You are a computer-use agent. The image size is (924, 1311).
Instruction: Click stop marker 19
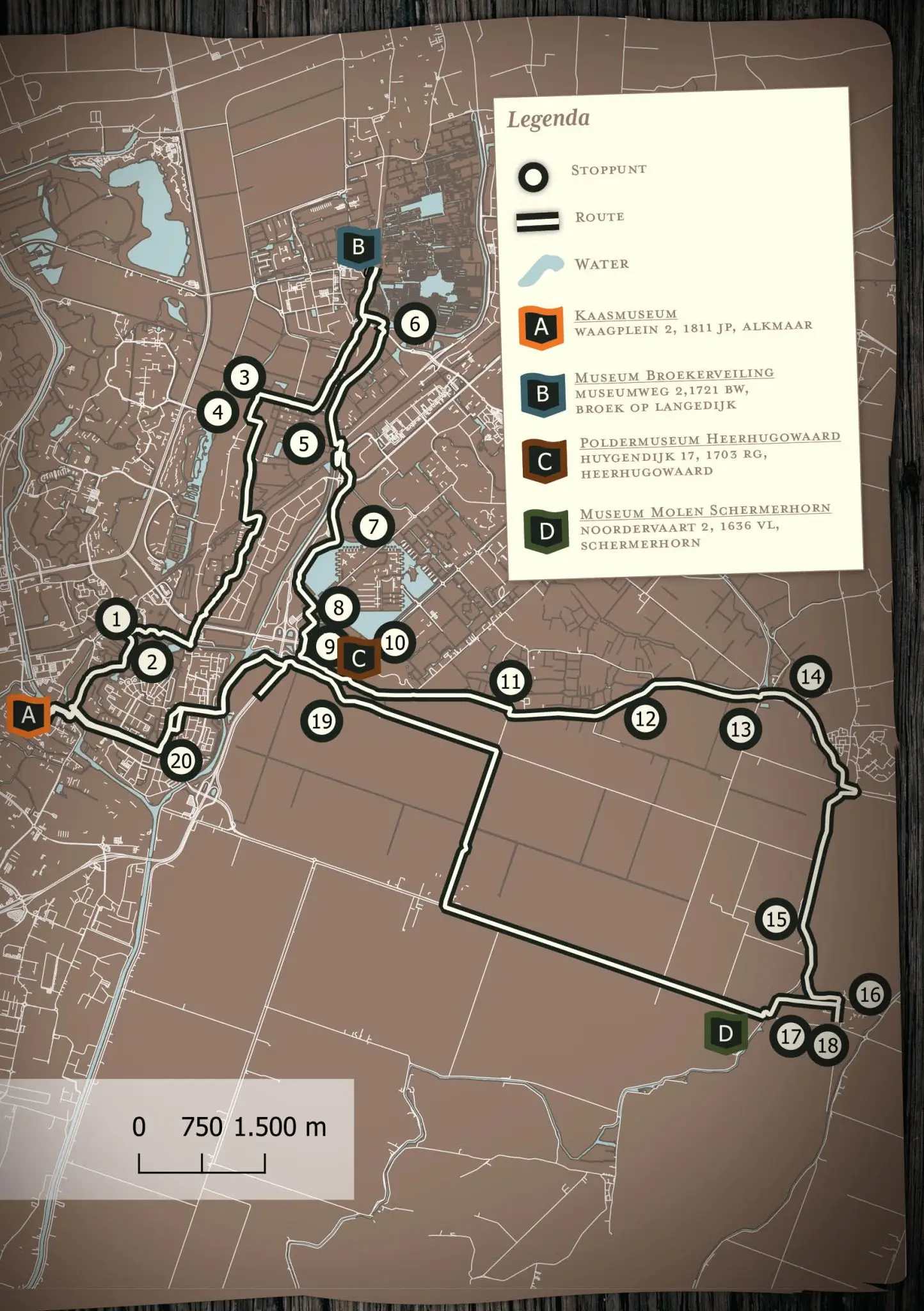coord(321,721)
